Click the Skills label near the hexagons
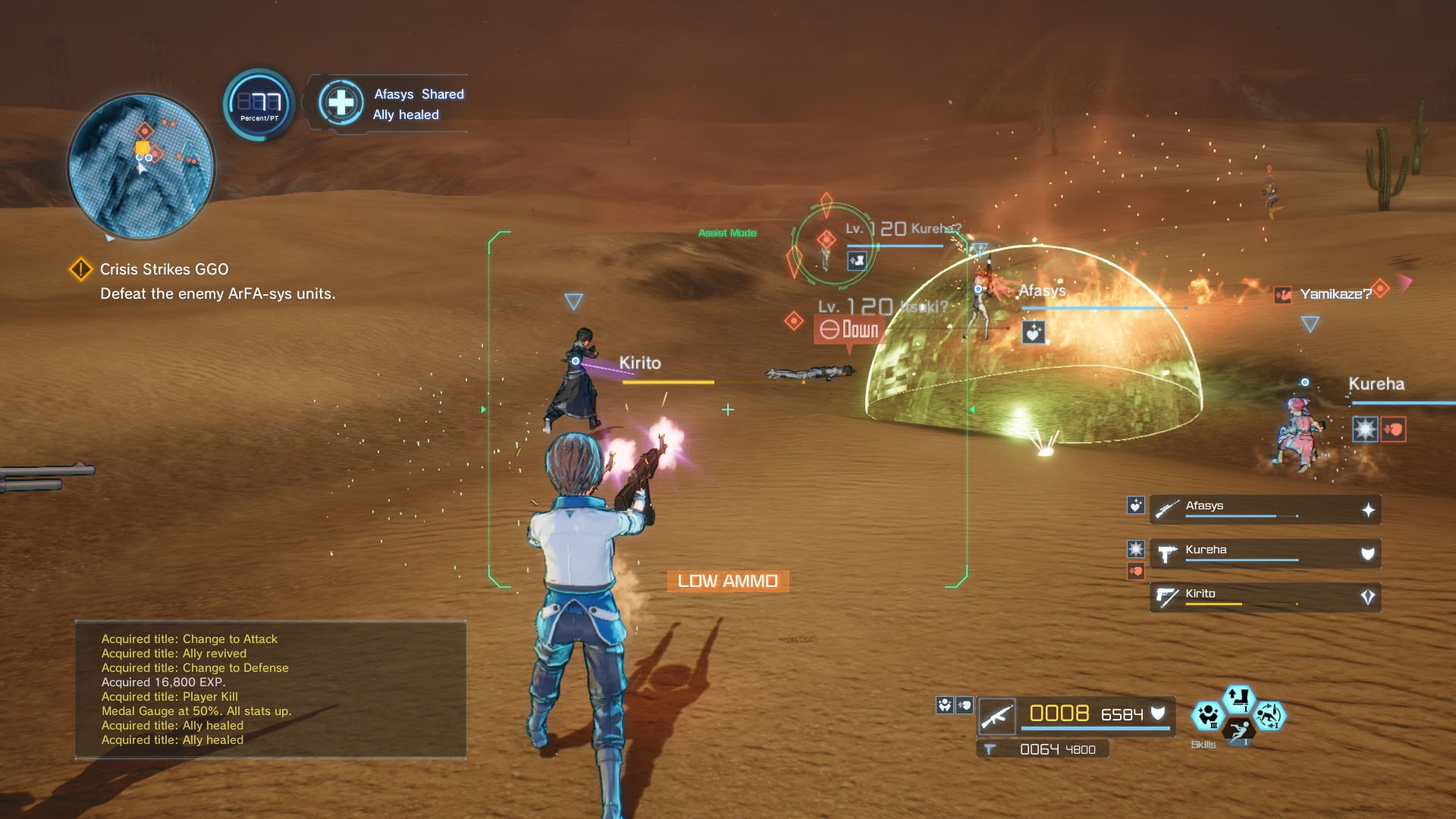The image size is (1456, 819). 1204,744
